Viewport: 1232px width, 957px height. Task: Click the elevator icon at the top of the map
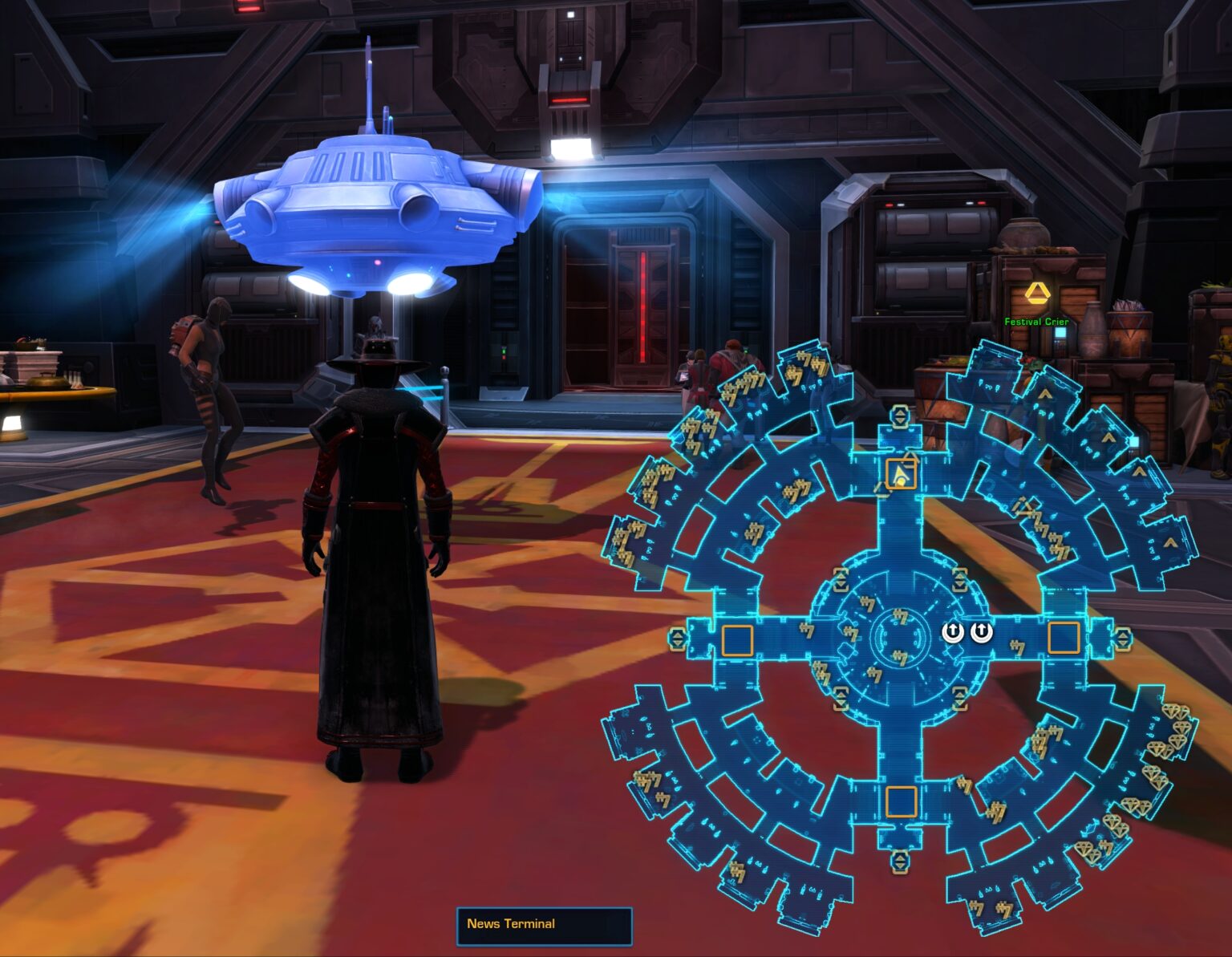[900, 415]
